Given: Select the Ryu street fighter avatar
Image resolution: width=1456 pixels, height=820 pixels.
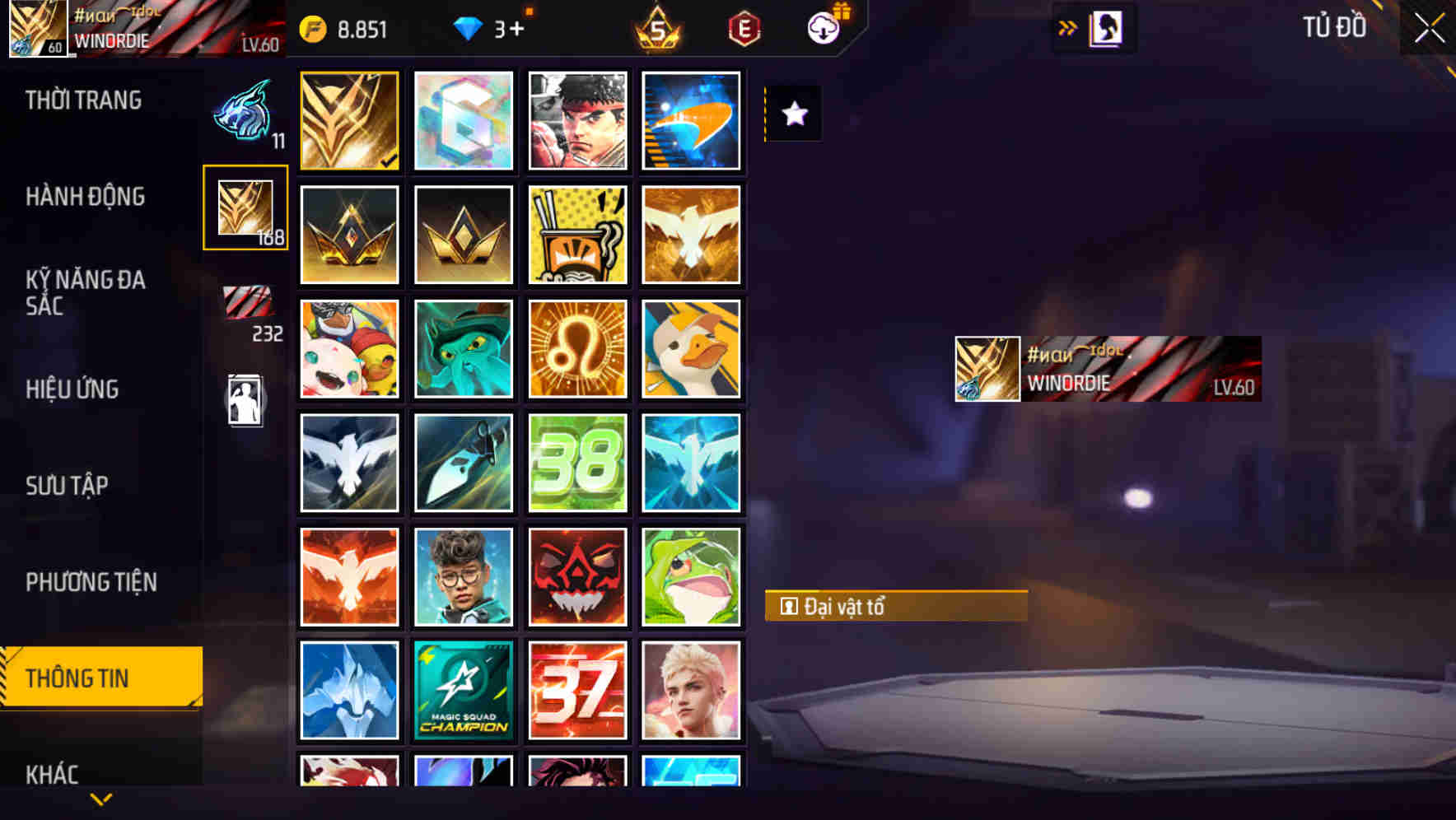Looking at the screenshot, I should pos(577,120).
